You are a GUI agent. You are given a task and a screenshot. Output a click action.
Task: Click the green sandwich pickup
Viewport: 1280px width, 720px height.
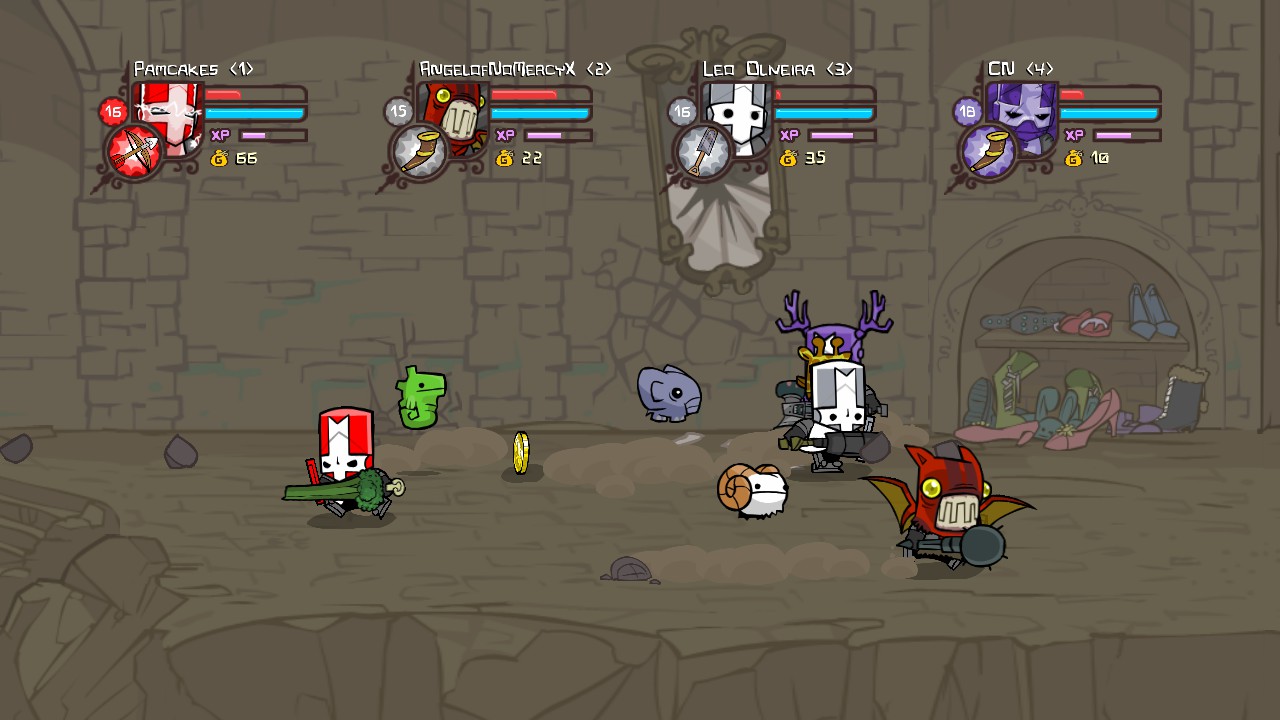(420, 395)
